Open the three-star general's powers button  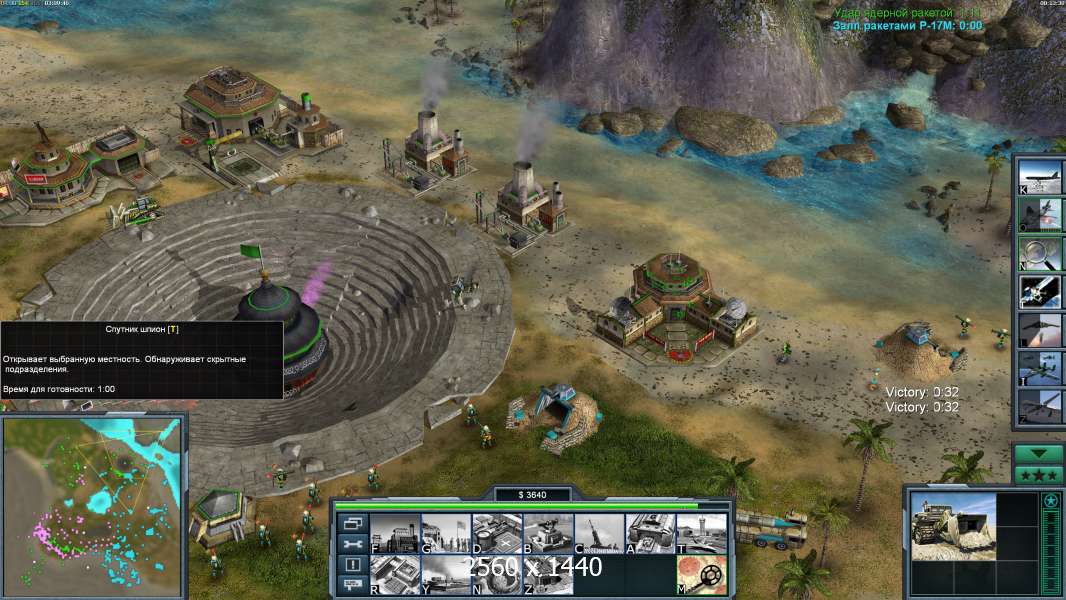click(x=1038, y=473)
